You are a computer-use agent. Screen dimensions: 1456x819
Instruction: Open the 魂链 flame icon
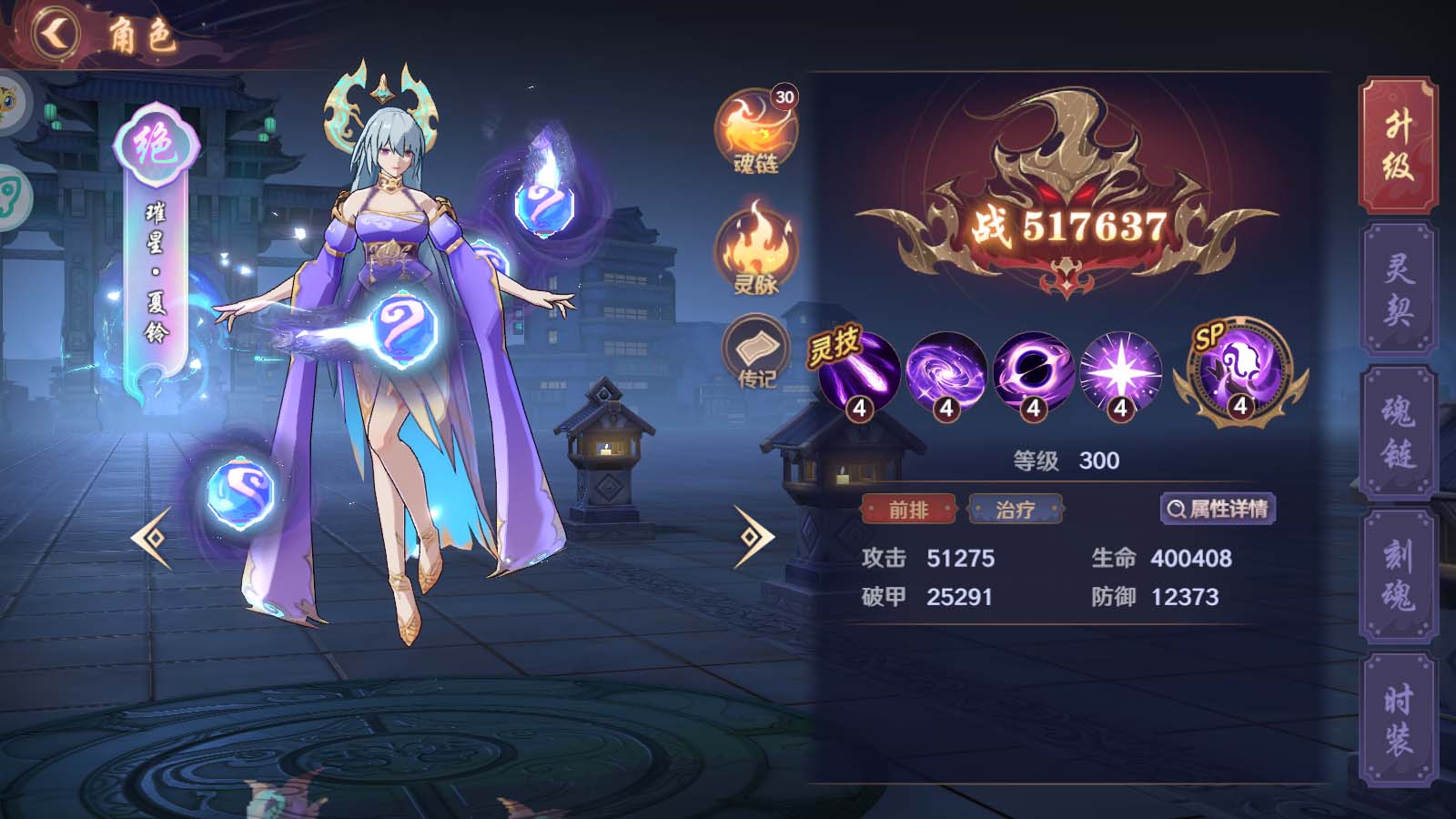pyautogui.click(x=755, y=132)
